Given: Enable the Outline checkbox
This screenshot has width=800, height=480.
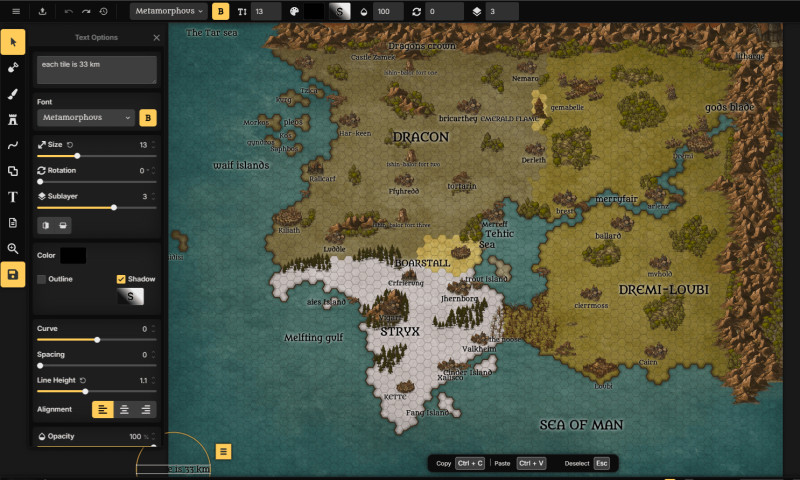Looking at the screenshot, I should [42, 279].
